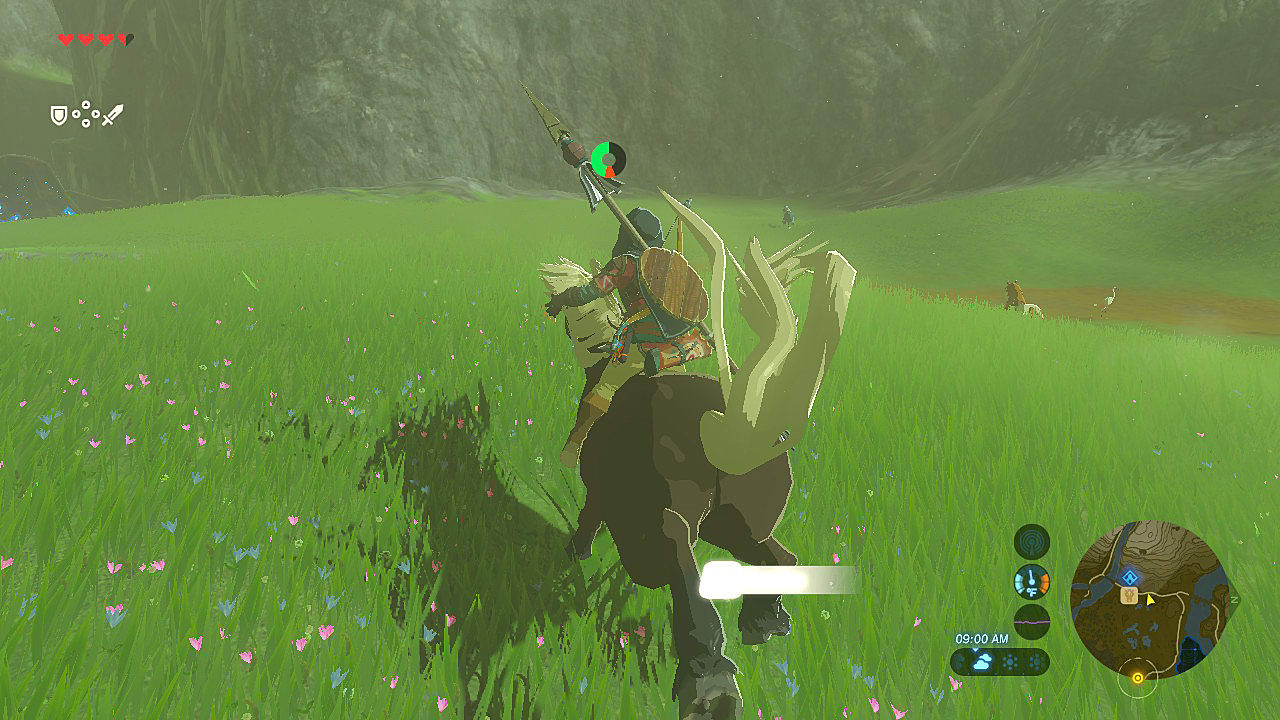Click the green stamina wheel above Link
This screenshot has height=720, width=1280.
[x=608, y=160]
